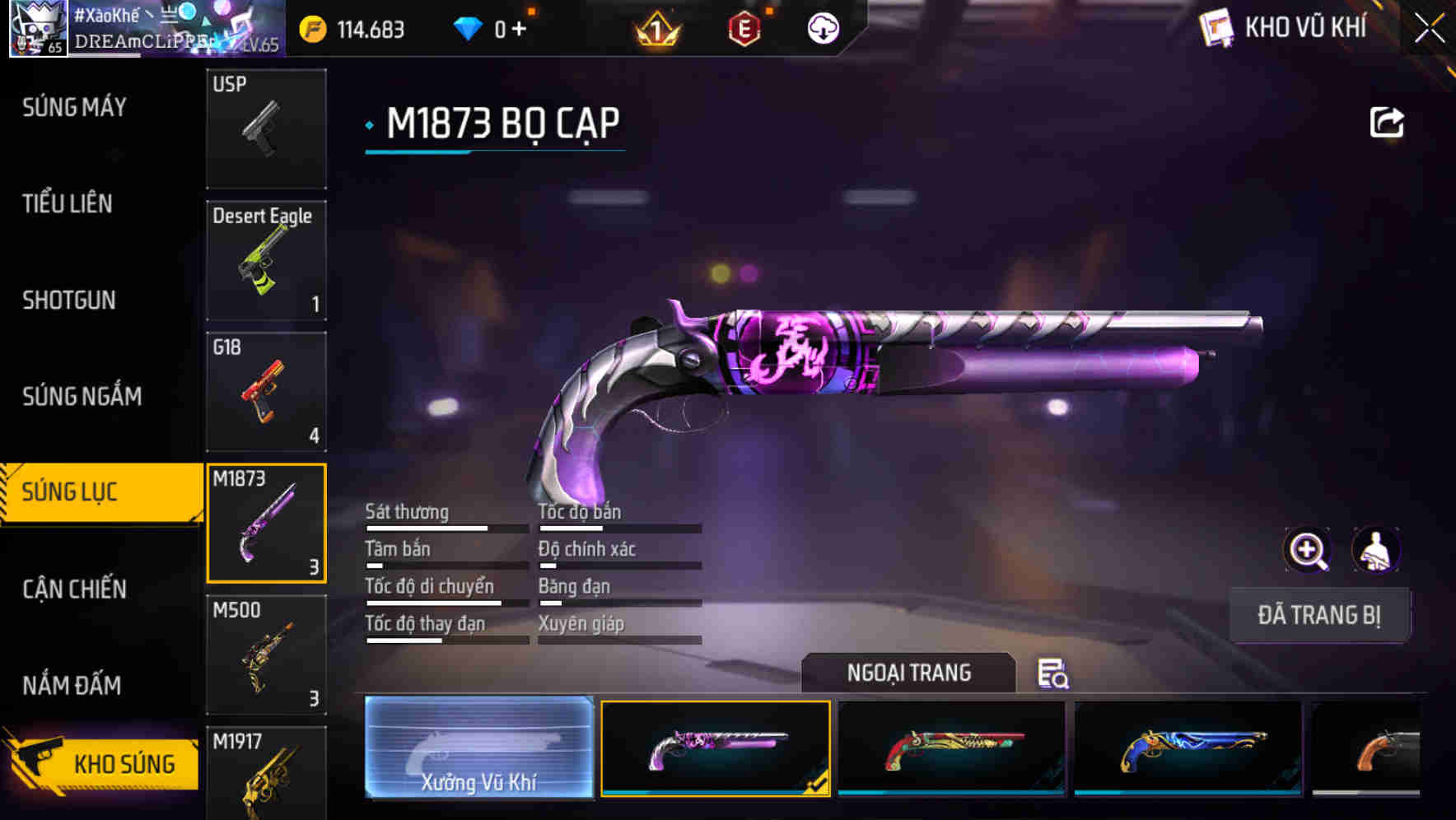Open Xưởng Vũ Khí weapon workshop

478,748
